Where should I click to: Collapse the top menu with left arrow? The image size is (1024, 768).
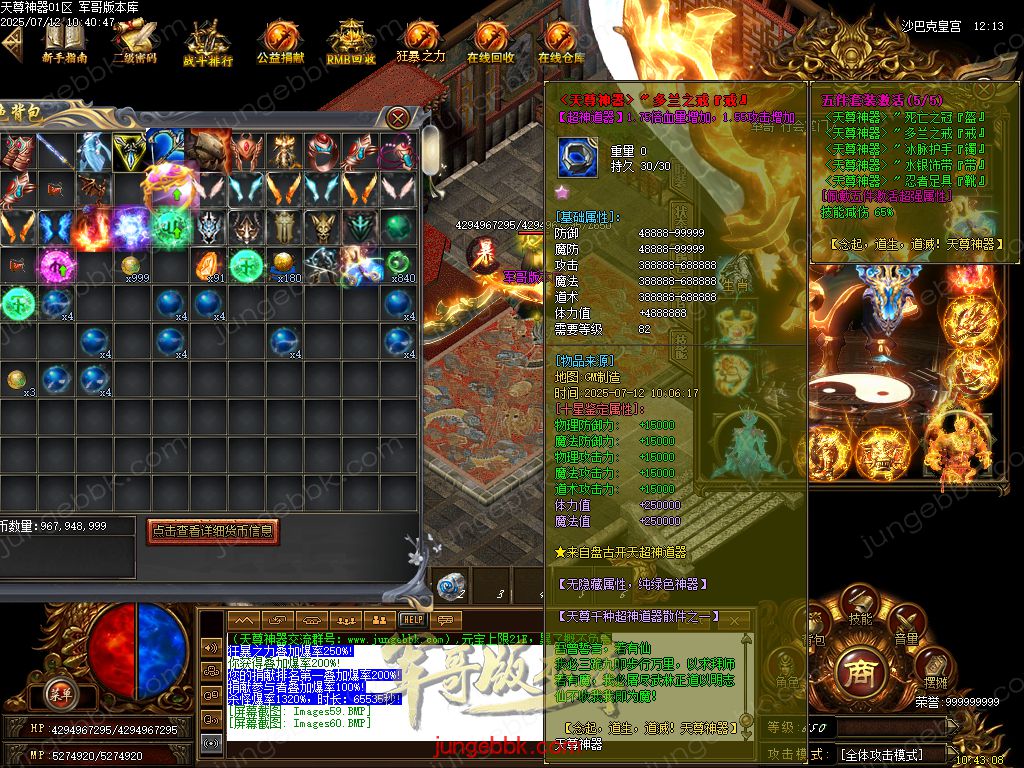pos(12,44)
